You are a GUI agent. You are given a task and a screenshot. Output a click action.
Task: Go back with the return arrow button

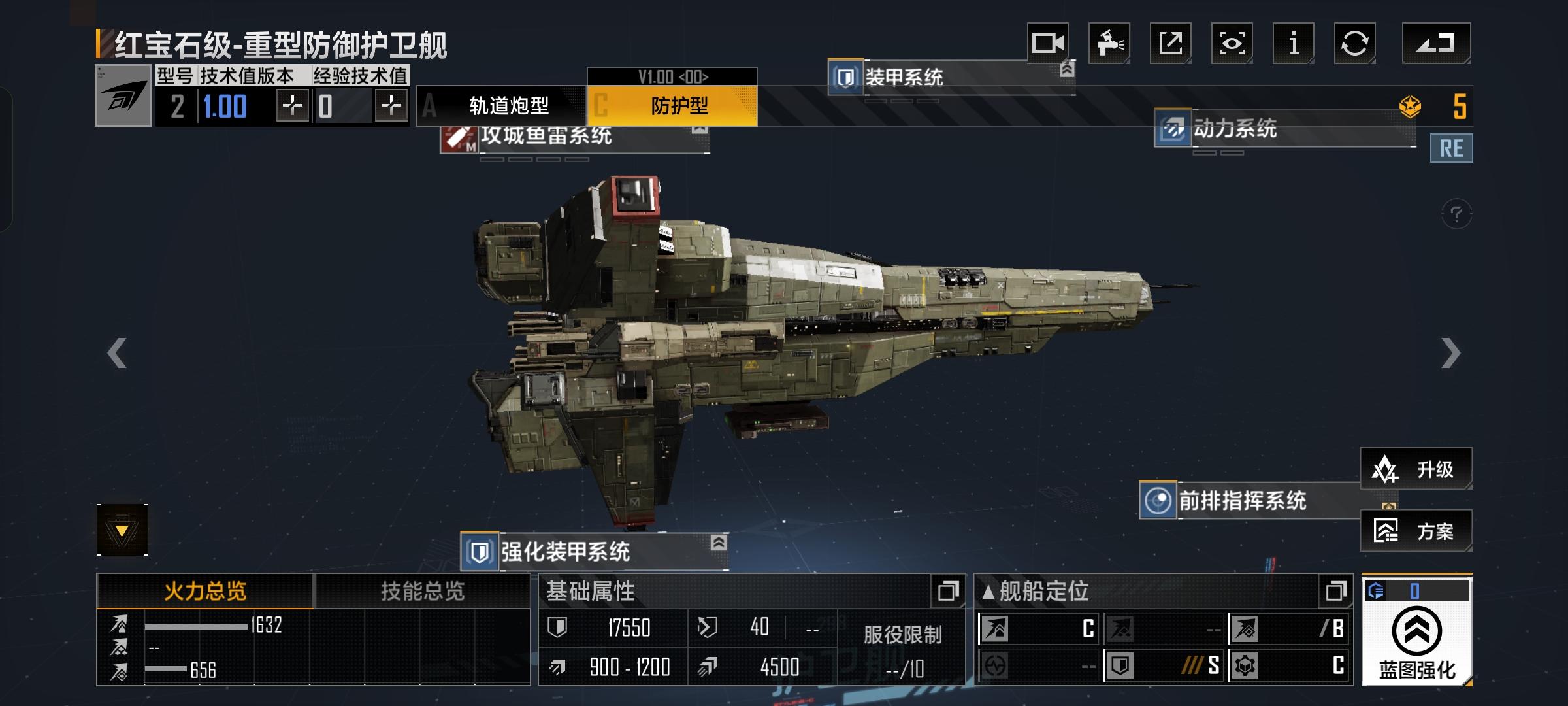pos(1436,43)
